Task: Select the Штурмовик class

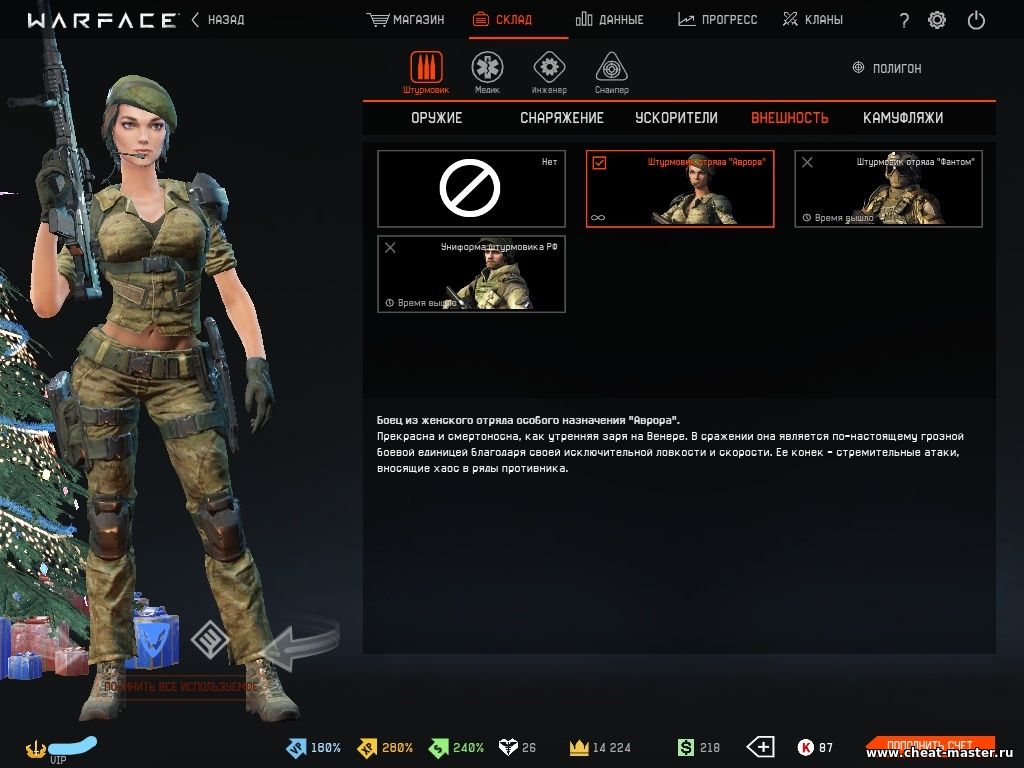Action: tap(426, 72)
